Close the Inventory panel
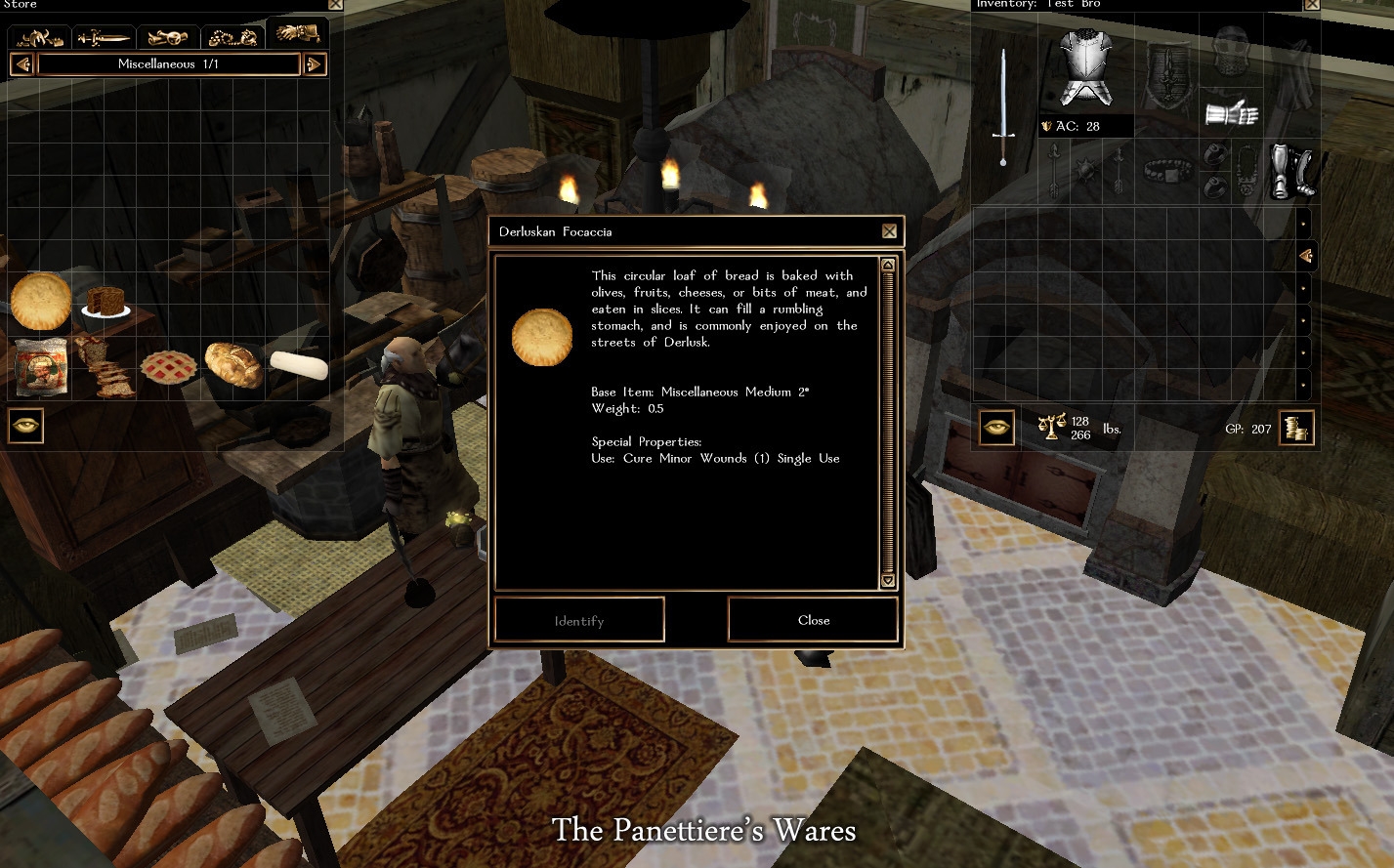 point(1311,4)
